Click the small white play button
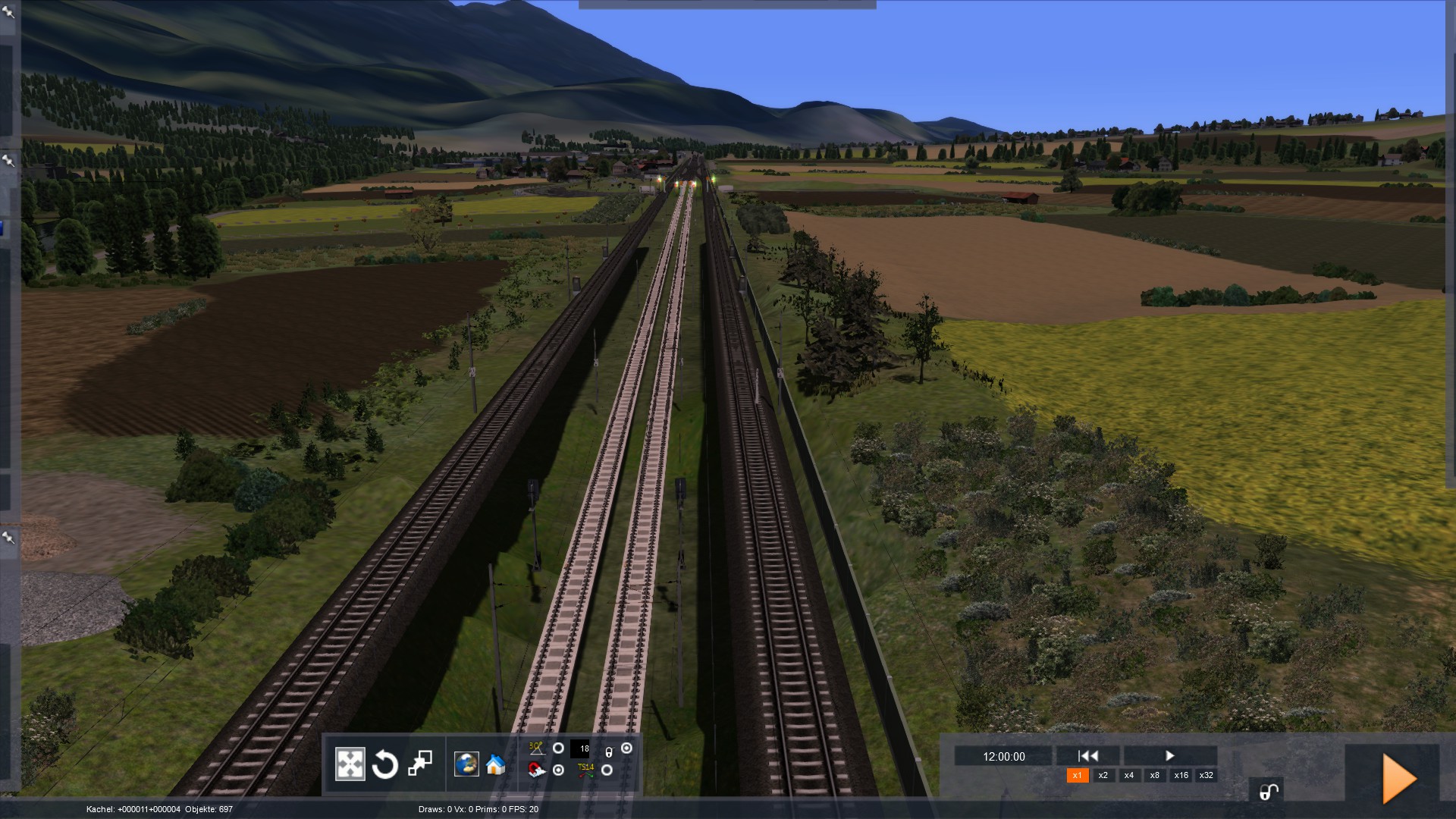This screenshot has width=1456, height=819. click(1169, 755)
